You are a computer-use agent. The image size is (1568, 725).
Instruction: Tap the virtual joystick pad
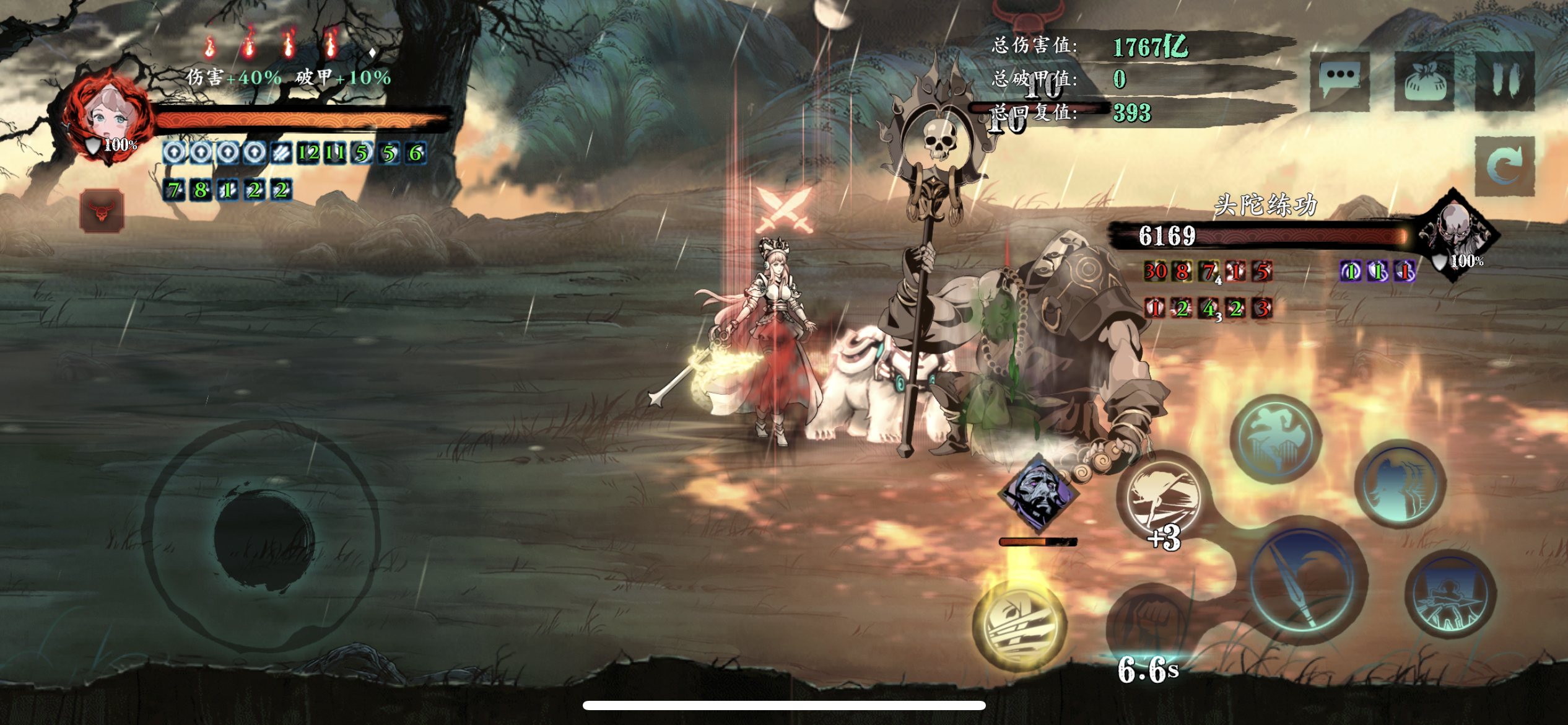pyautogui.click(x=263, y=536)
